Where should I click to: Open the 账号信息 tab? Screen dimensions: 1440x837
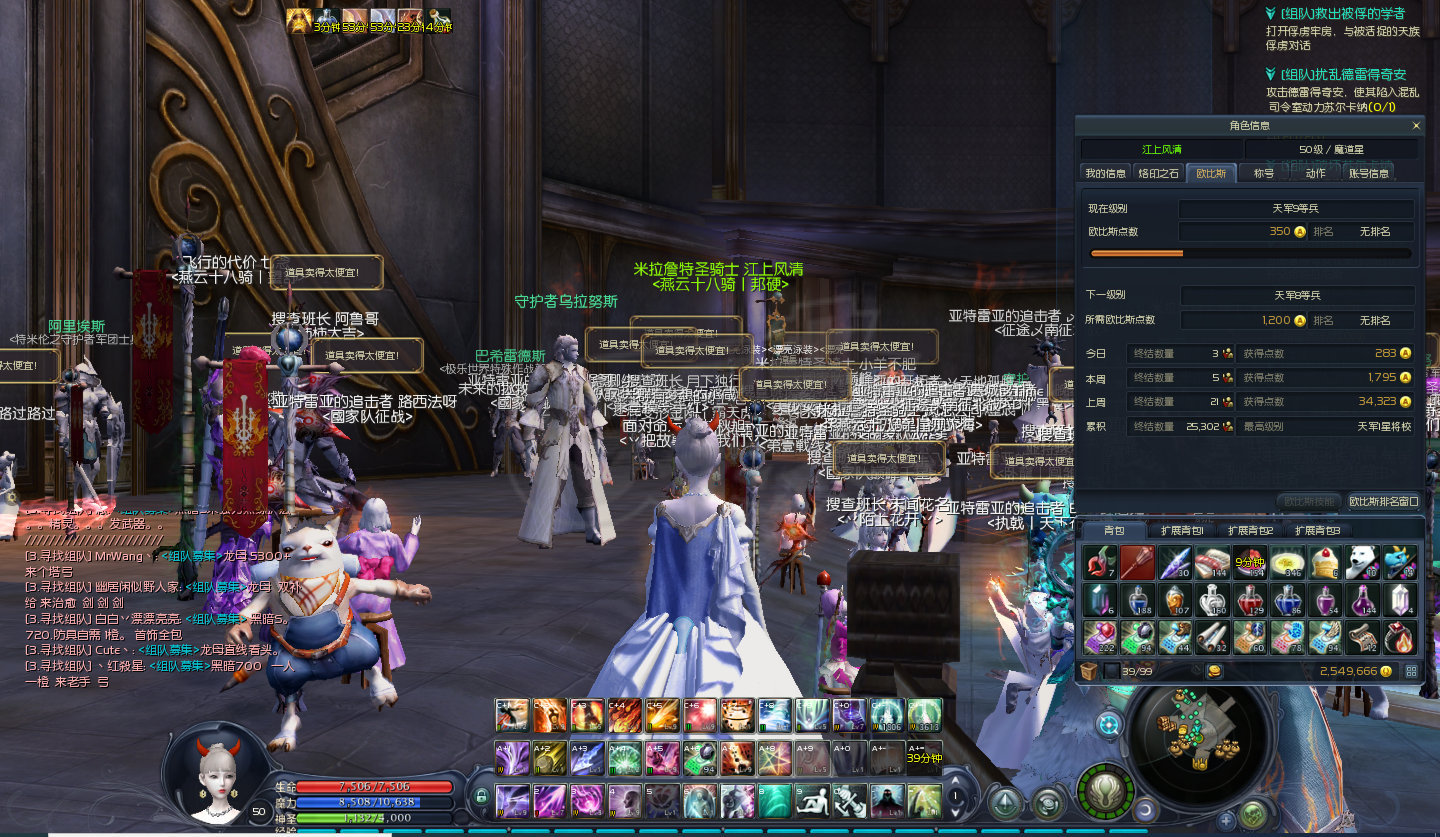1368,173
